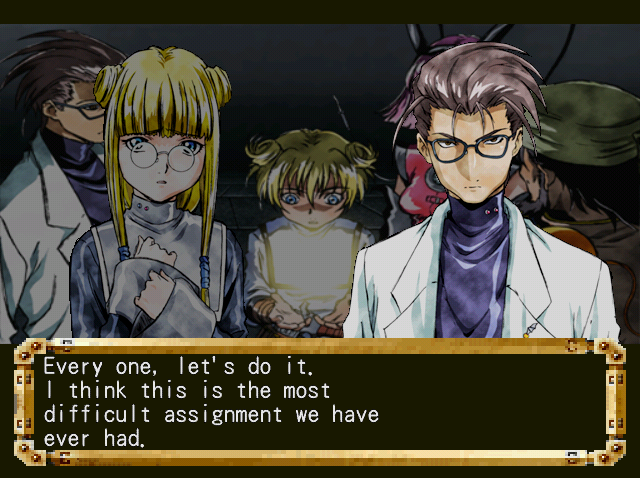Advance the dialogue in the gold-framed text box
This screenshot has width=640, height=478.
coord(319,400)
